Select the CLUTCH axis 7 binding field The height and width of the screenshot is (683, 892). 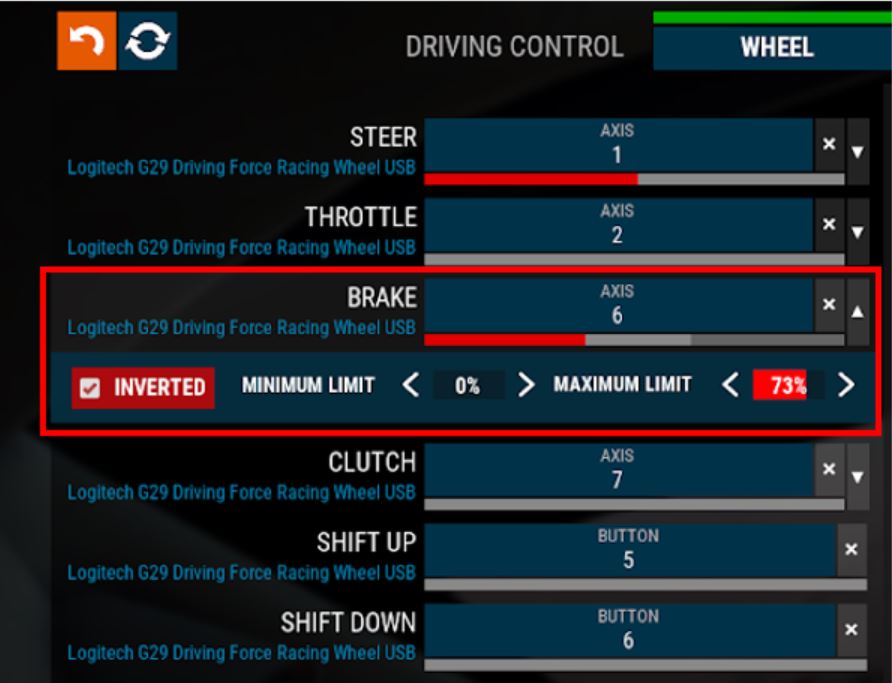tap(618, 470)
